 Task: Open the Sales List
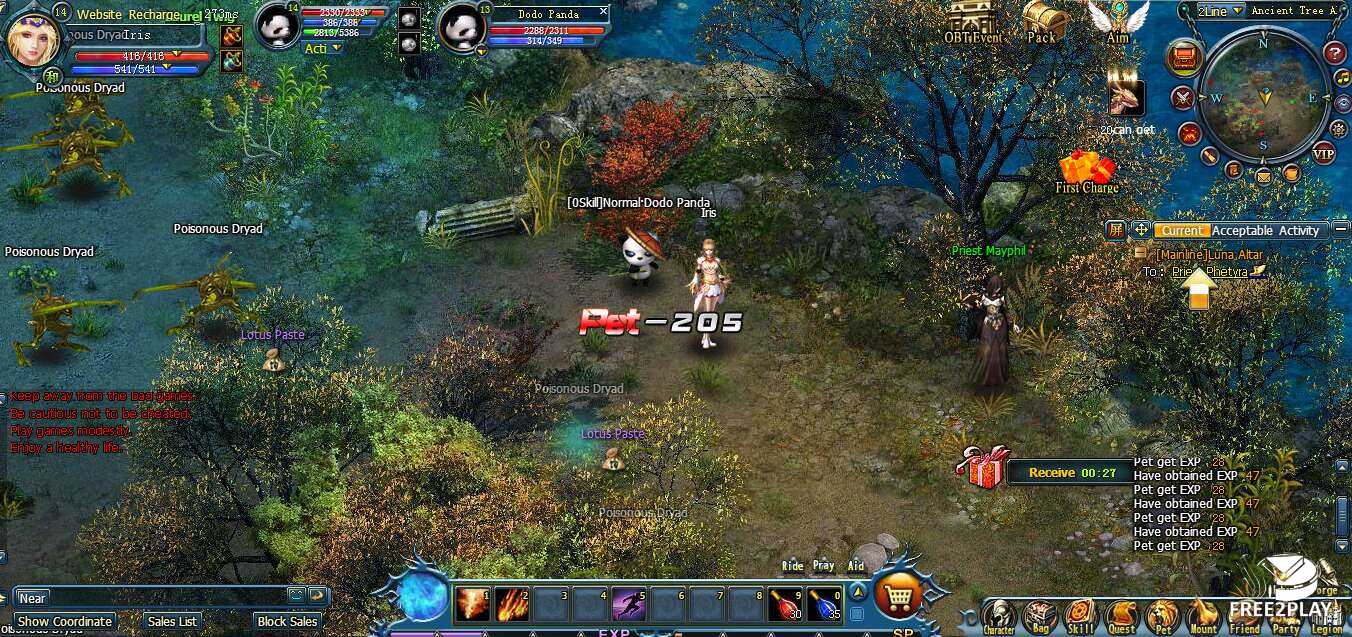[x=172, y=622]
